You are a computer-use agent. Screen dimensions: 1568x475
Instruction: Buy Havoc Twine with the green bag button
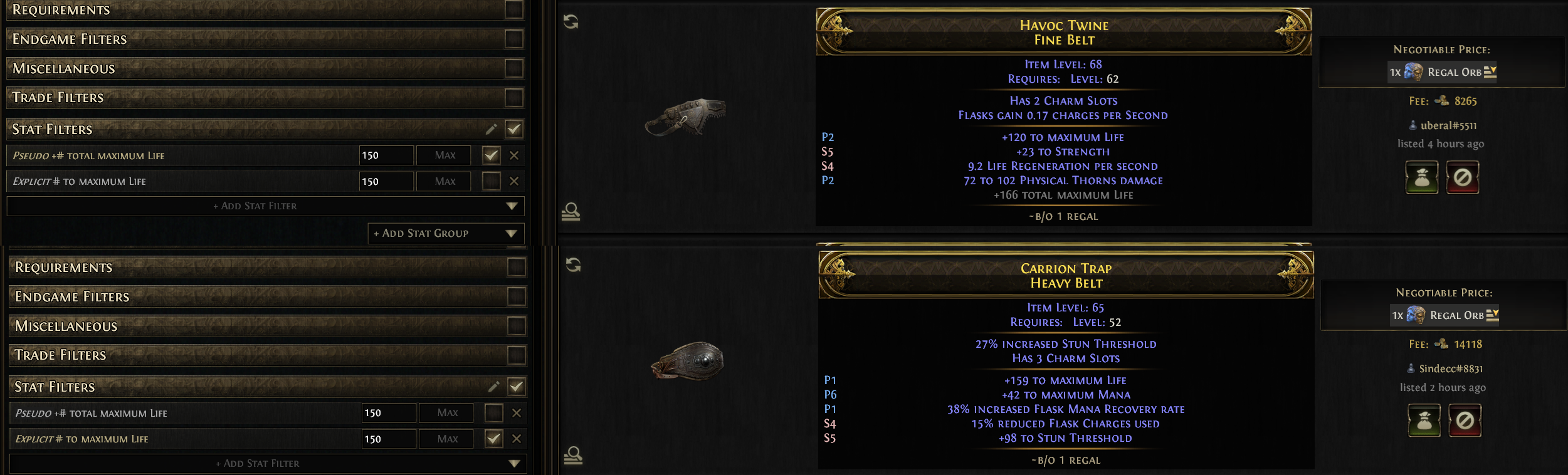click(1421, 177)
